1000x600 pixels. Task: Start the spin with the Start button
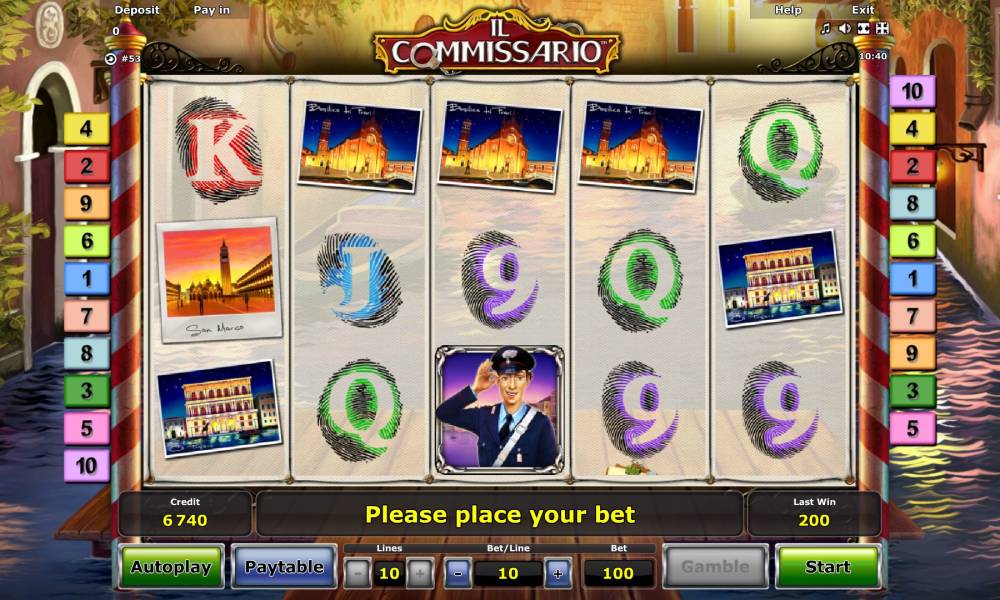coord(827,567)
